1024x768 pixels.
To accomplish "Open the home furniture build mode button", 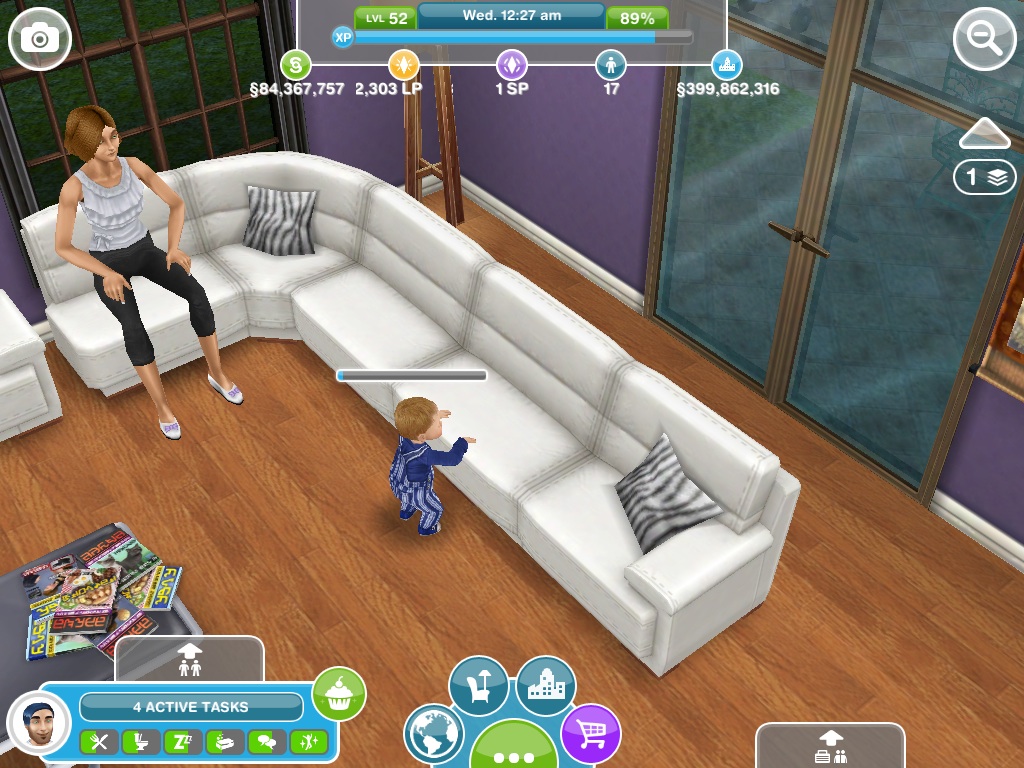I will coord(478,686).
